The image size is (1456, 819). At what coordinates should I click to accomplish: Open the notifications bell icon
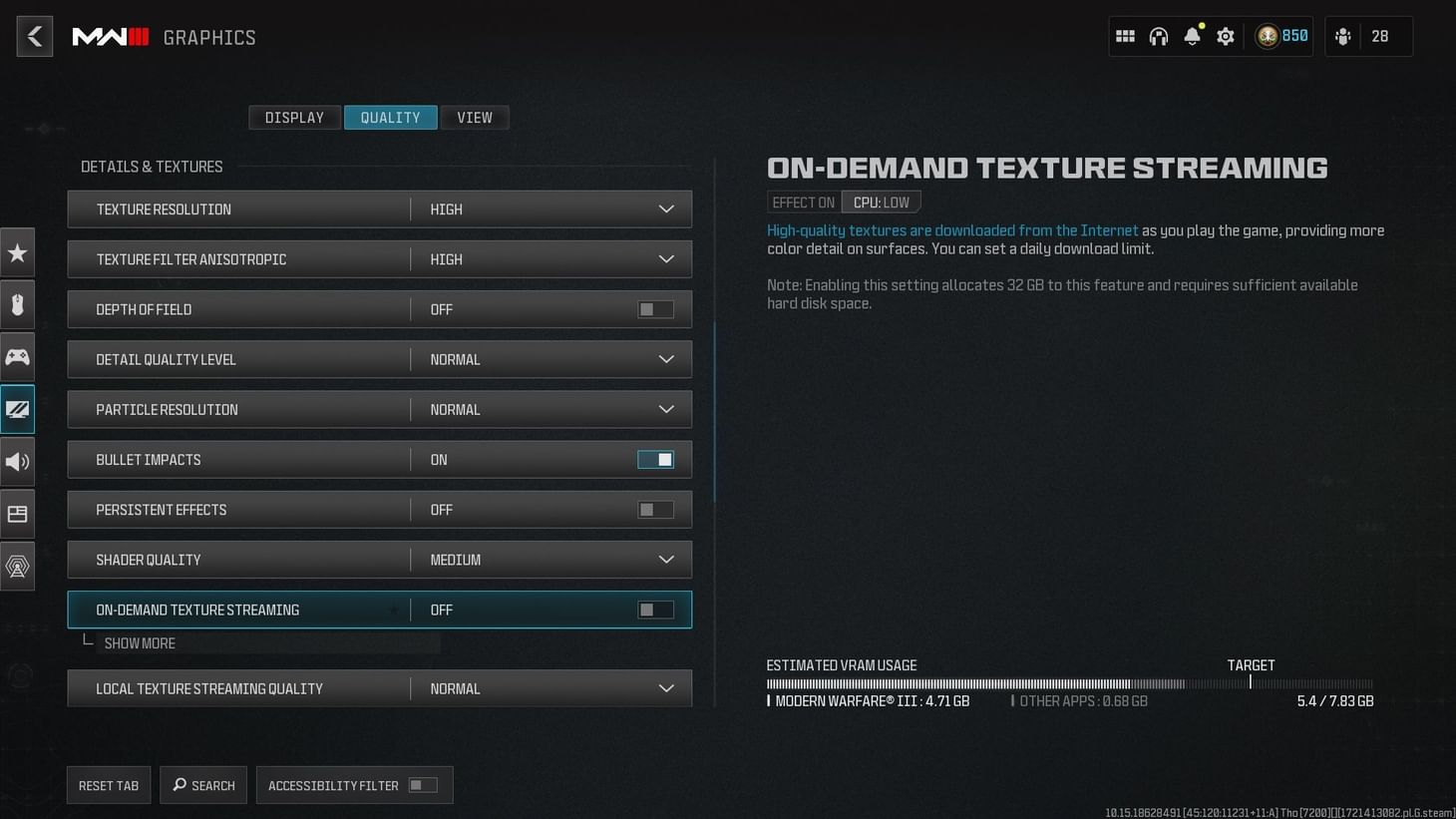pyautogui.click(x=1192, y=35)
